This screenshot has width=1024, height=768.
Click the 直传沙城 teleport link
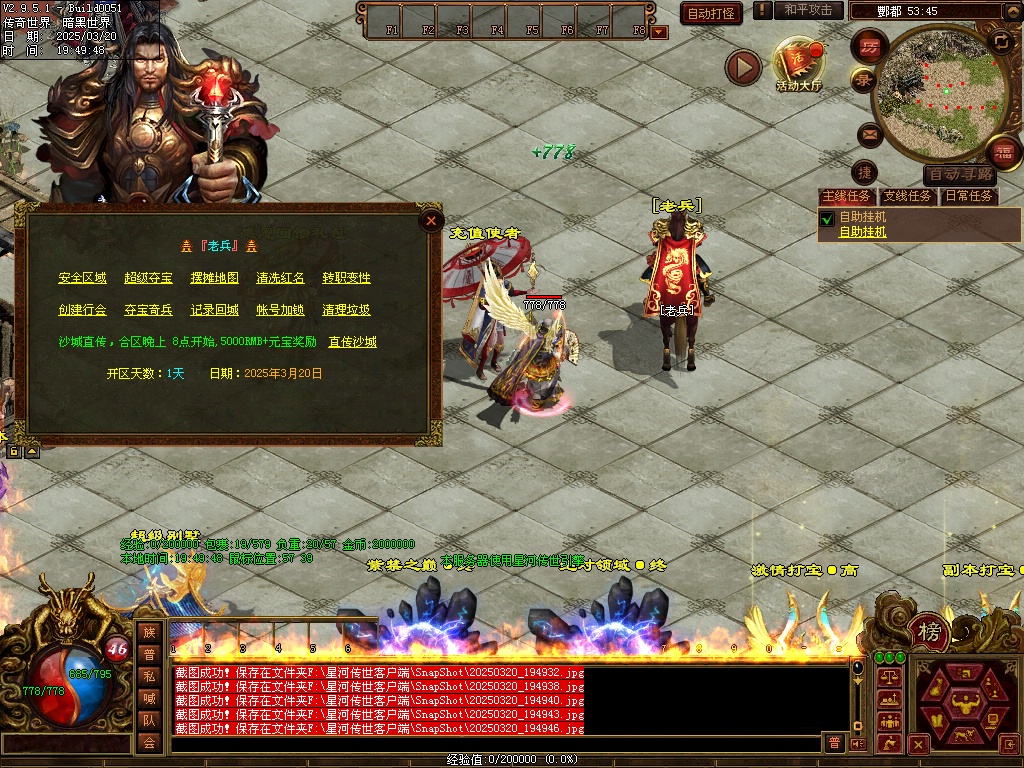click(352, 342)
